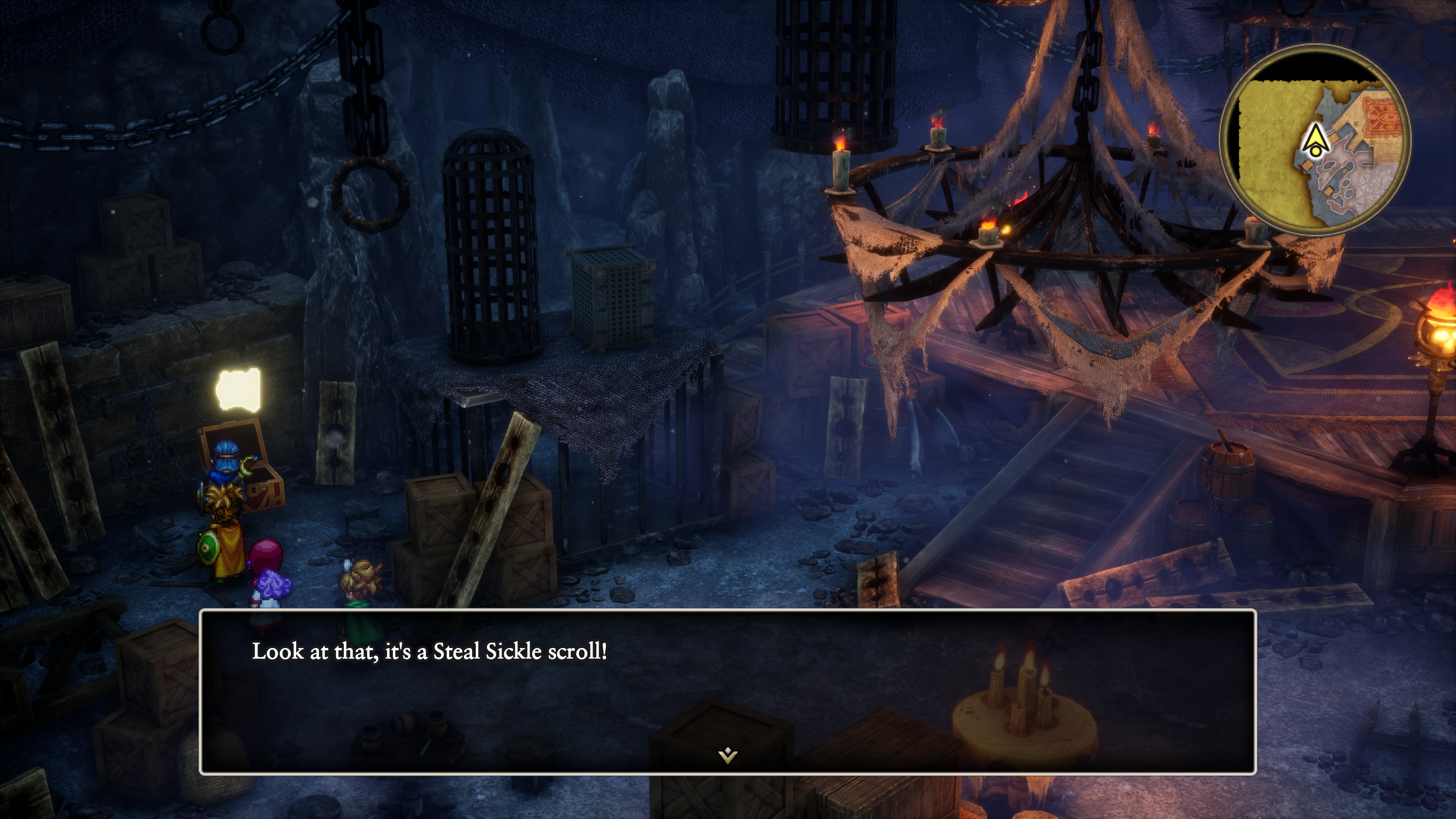Advance dialogue with the continue arrow

728,755
